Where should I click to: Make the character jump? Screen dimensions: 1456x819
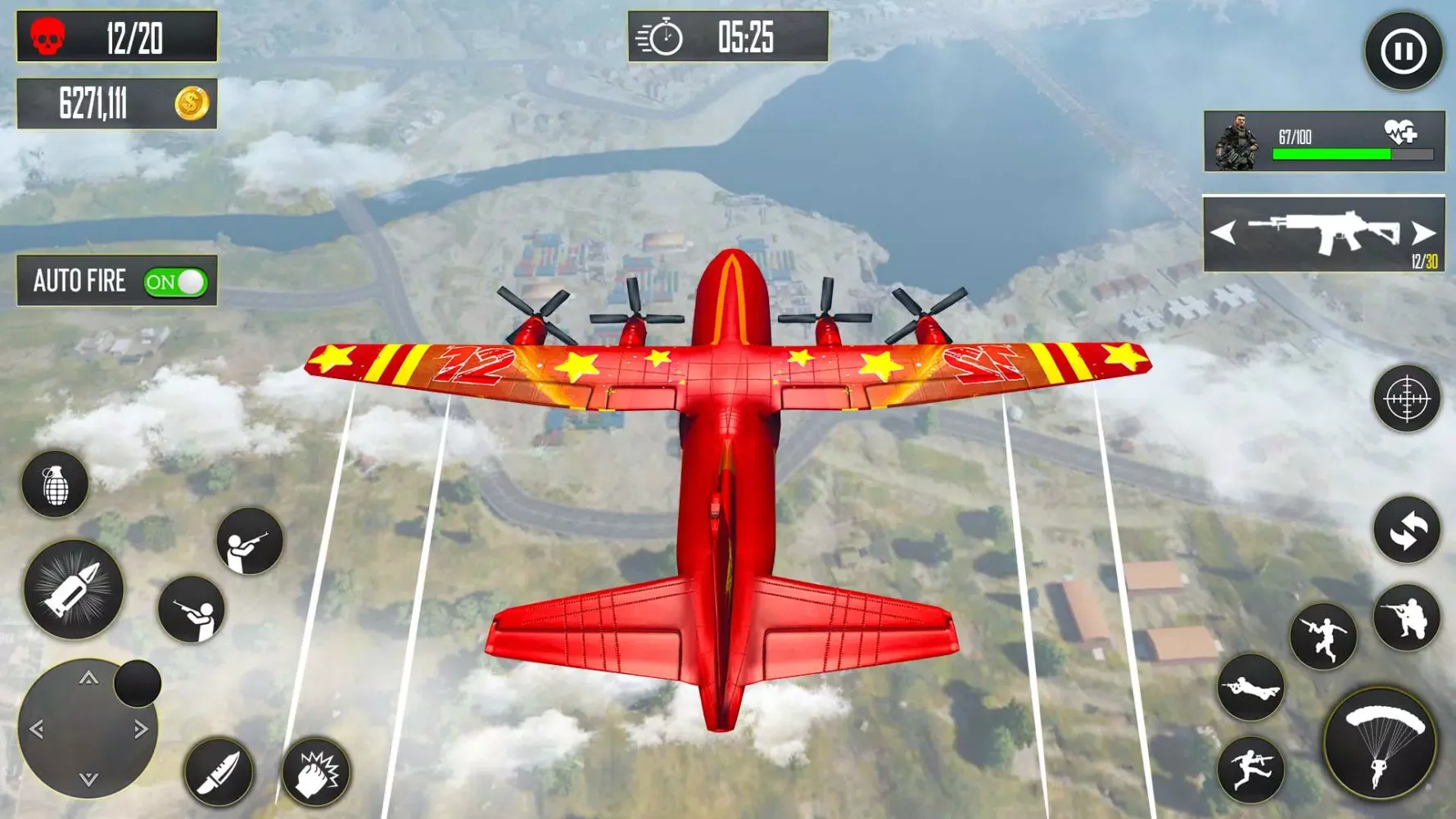click(1323, 636)
